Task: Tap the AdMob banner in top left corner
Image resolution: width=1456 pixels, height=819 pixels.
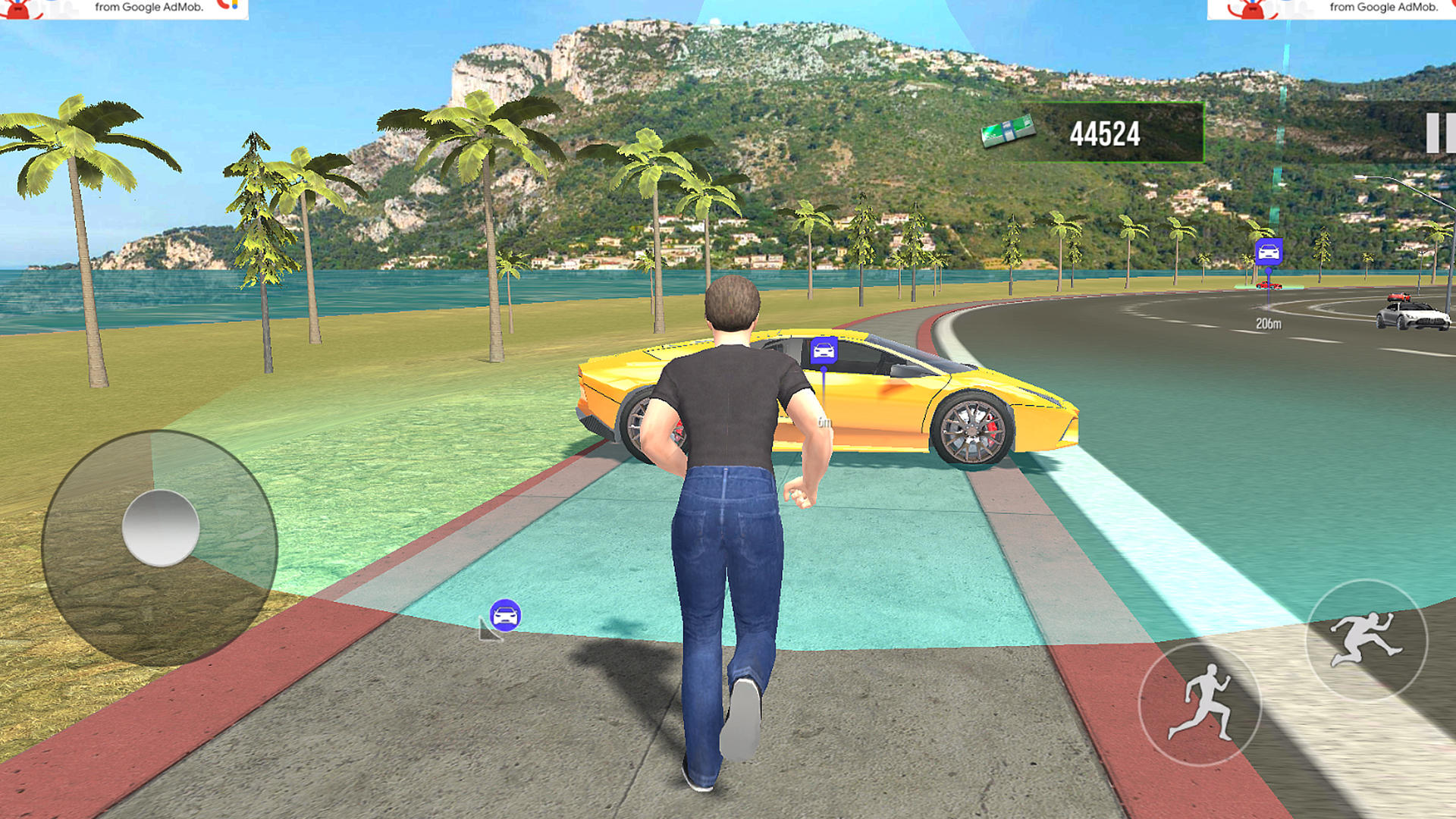Action: tap(121, 9)
